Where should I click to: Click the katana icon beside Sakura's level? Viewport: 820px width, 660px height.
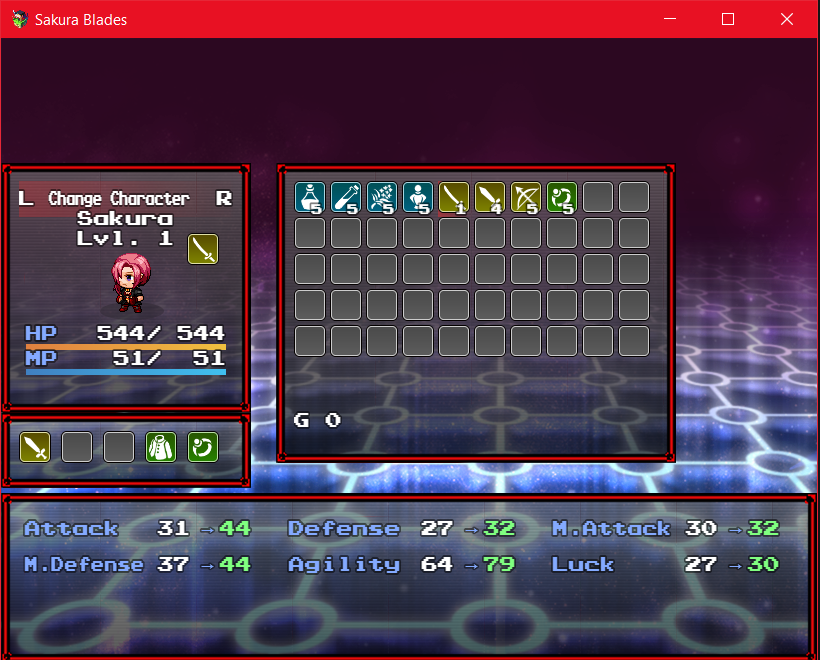click(203, 249)
